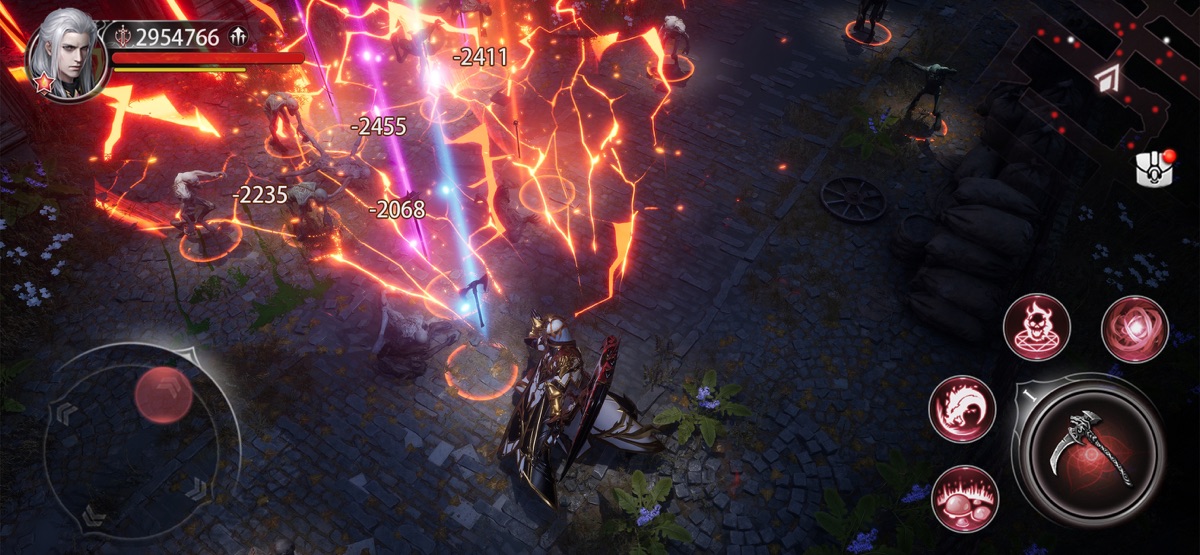The height and width of the screenshot is (555, 1200).
Task: Tap the red virtual joystick knob
Action: pos(163,394)
